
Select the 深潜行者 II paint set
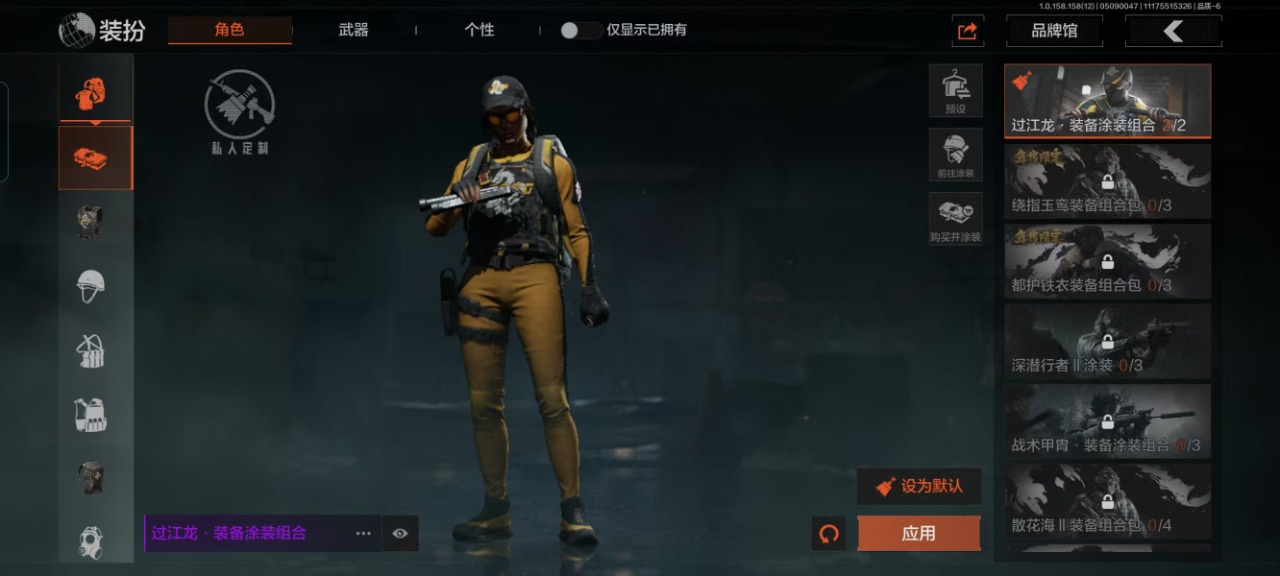point(1107,341)
